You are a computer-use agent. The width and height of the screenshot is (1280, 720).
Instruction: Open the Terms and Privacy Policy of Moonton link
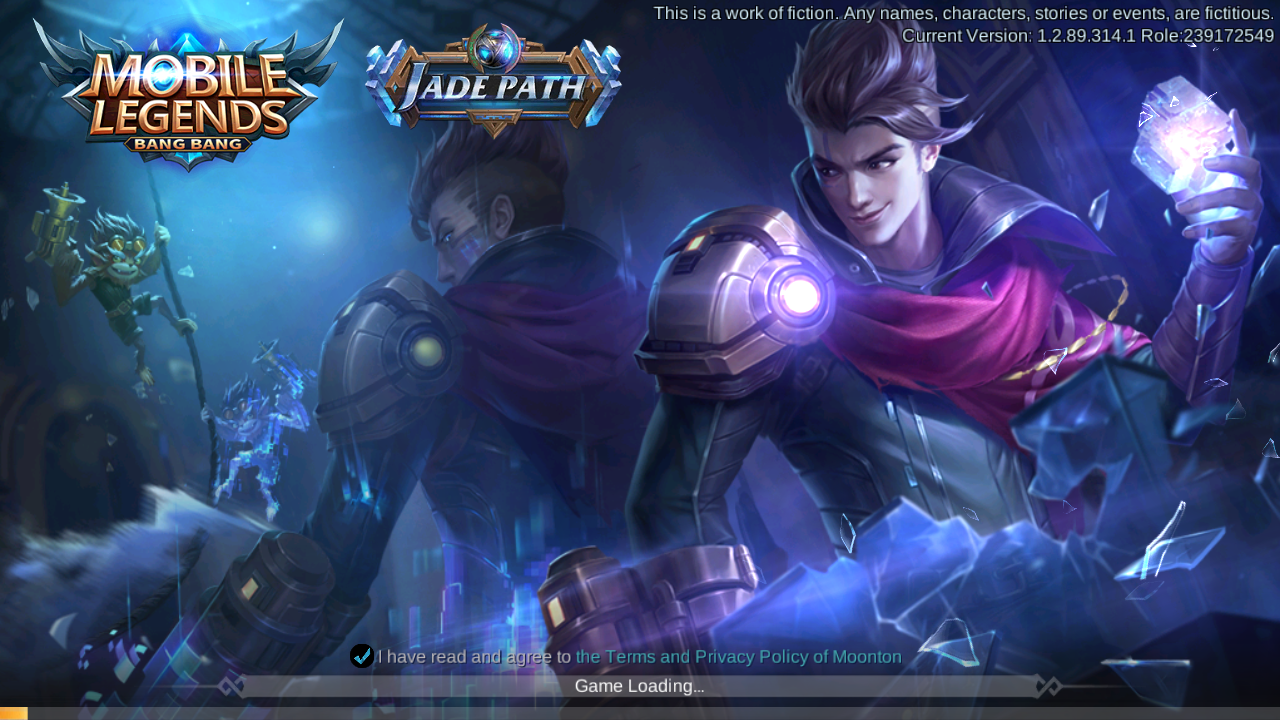738,657
